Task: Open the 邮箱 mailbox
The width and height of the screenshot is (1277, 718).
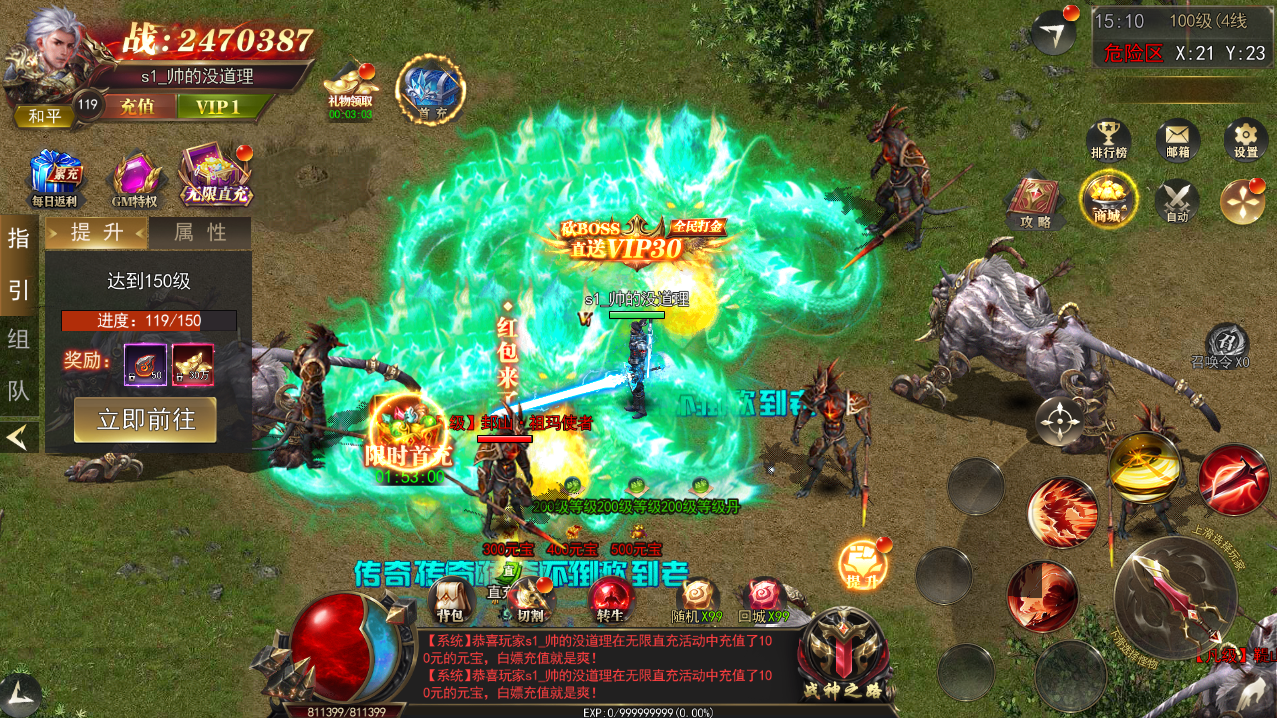Action: [x=1177, y=140]
